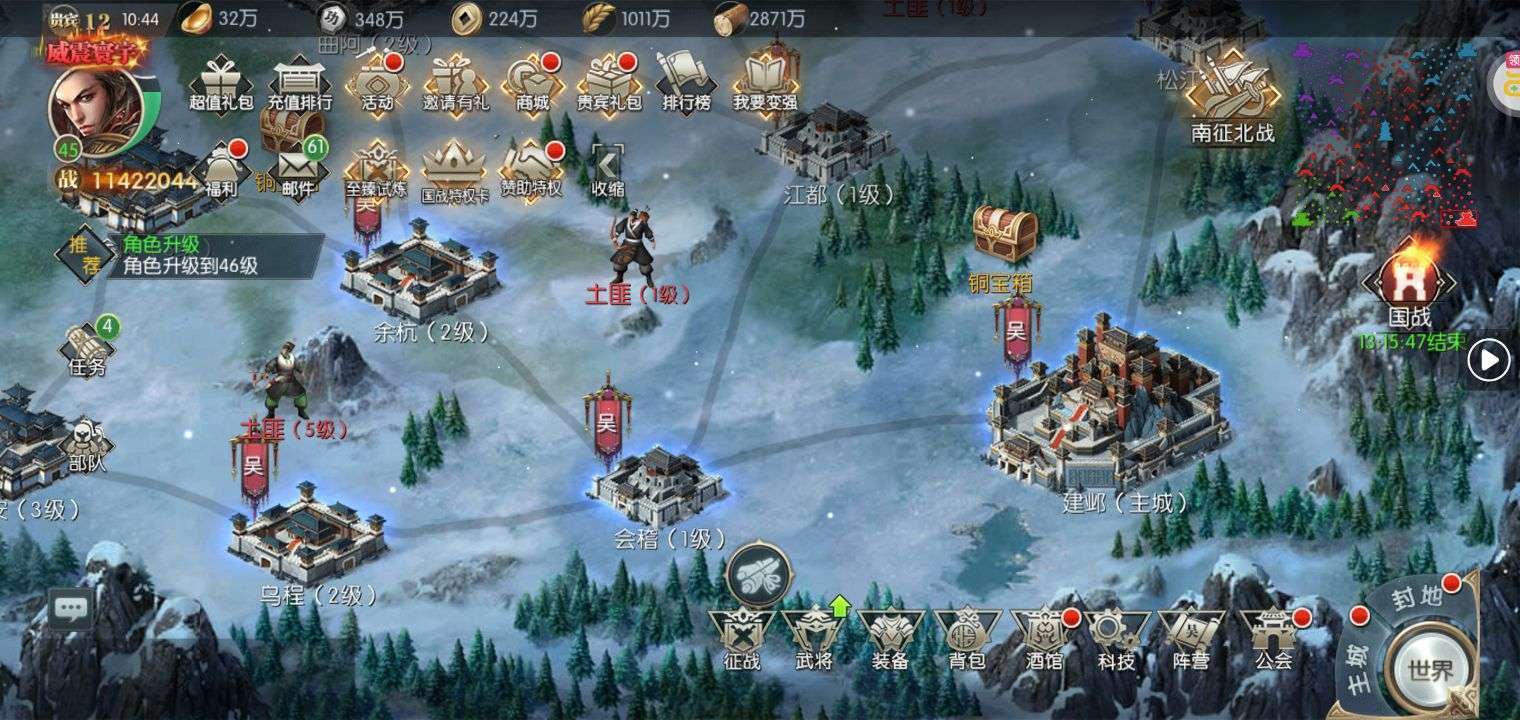Switch to the 封地 fief view
Viewport: 1520px width, 720px height.
pos(1419,598)
